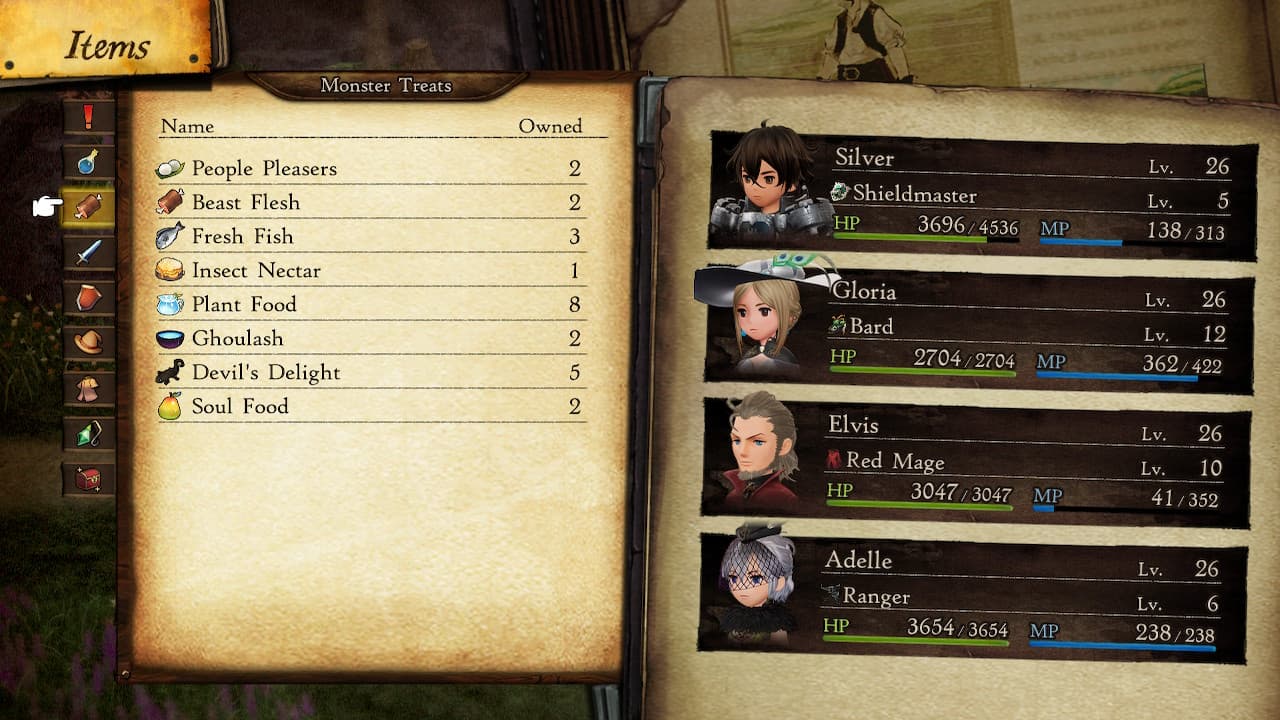
Task: Select the People Pleasers item
Action: pyautogui.click(x=370, y=168)
